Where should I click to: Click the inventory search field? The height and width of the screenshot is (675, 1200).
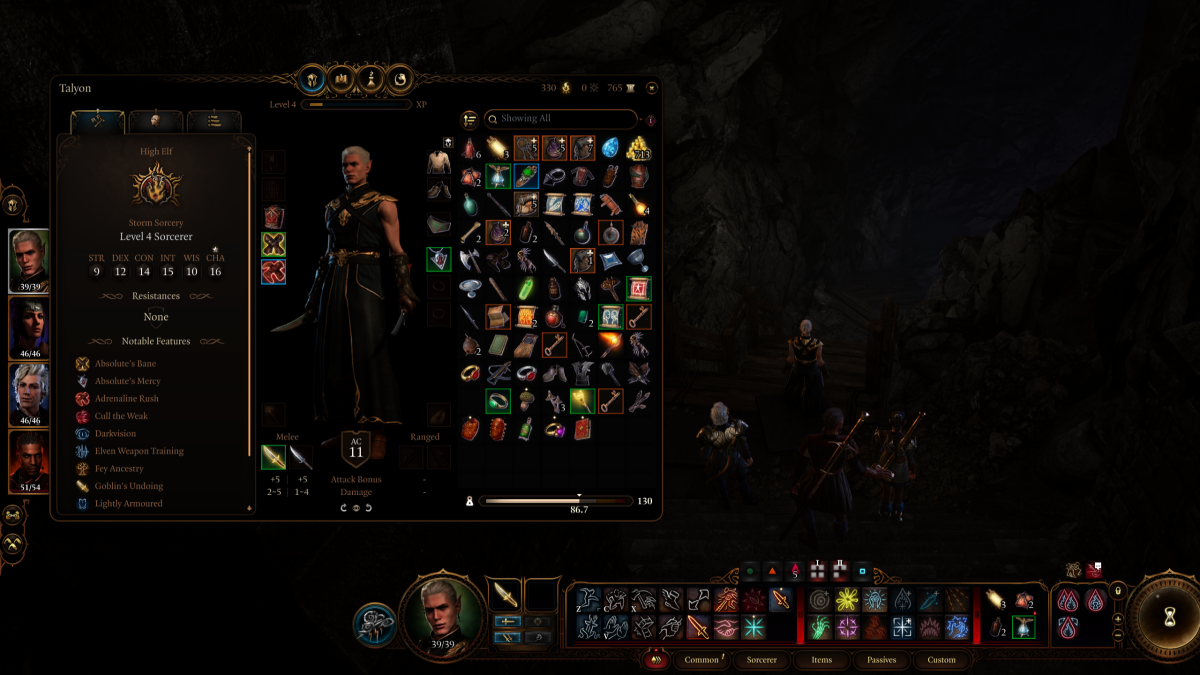pyautogui.click(x=560, y=119)
